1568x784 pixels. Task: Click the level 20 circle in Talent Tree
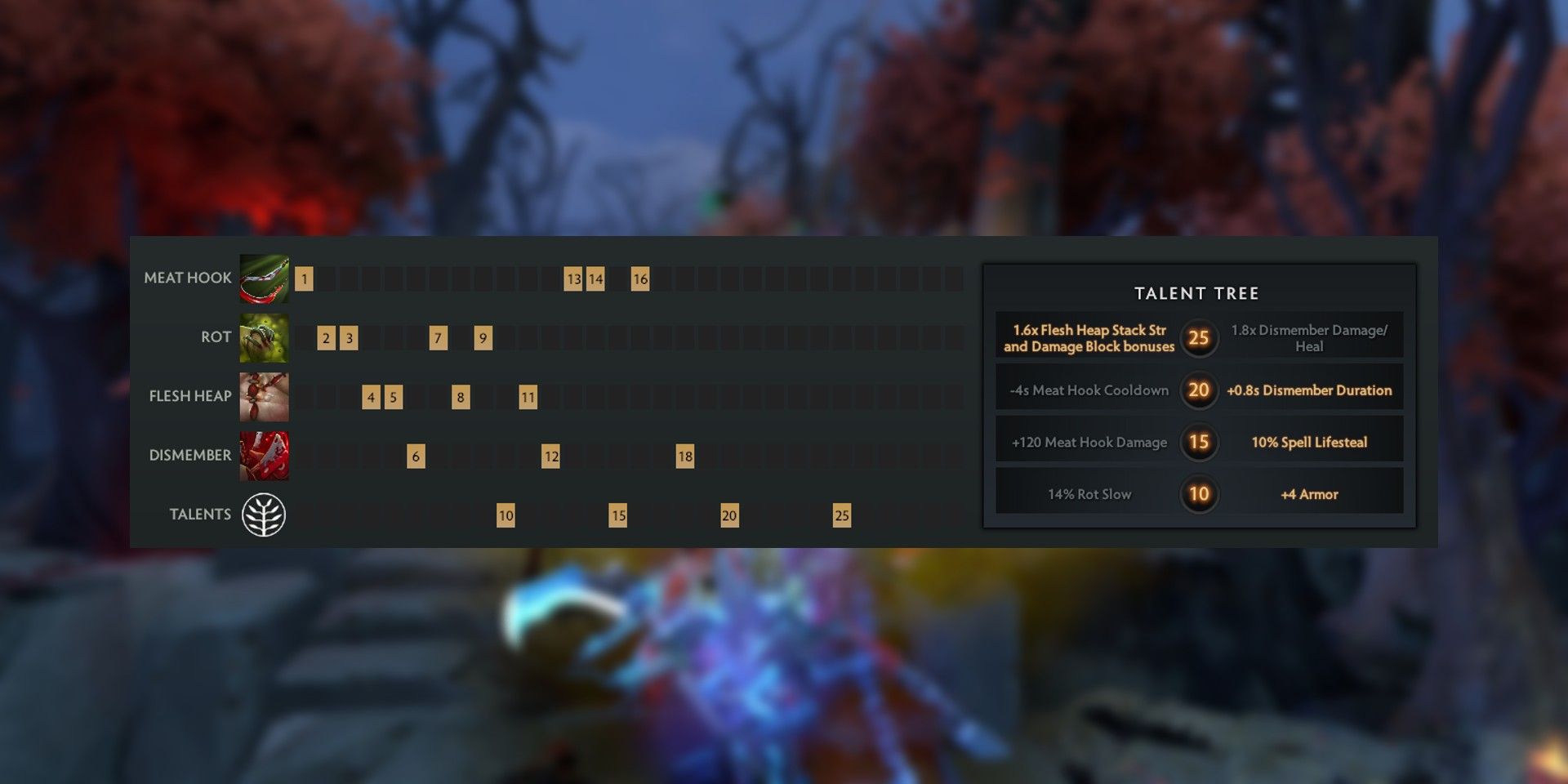pos(1197,390)
